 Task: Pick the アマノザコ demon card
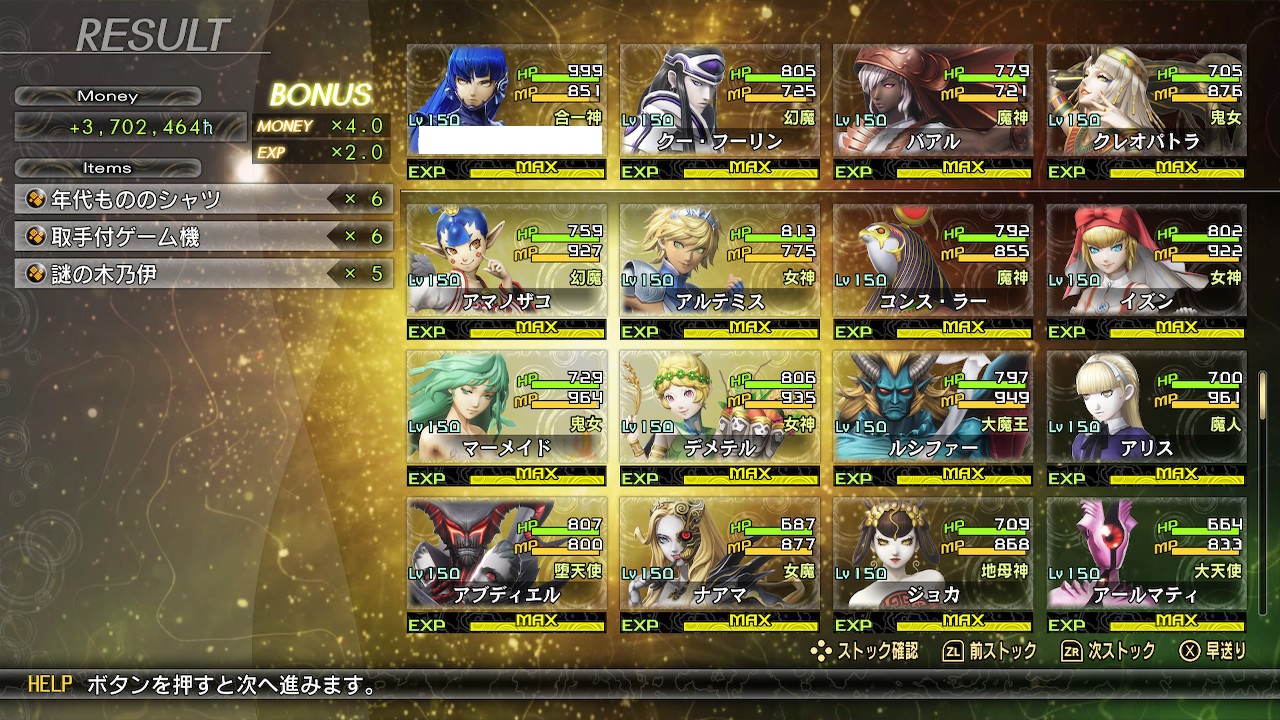coord(506,271)
